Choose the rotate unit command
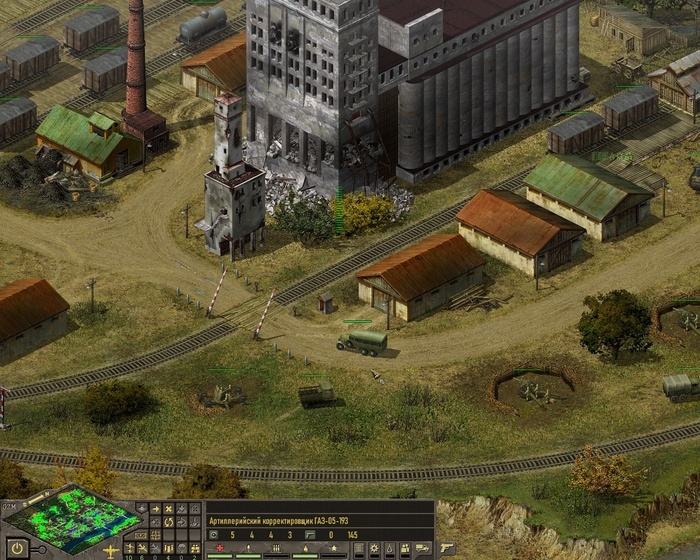700x560 pixels. click(x=168, y=522)
